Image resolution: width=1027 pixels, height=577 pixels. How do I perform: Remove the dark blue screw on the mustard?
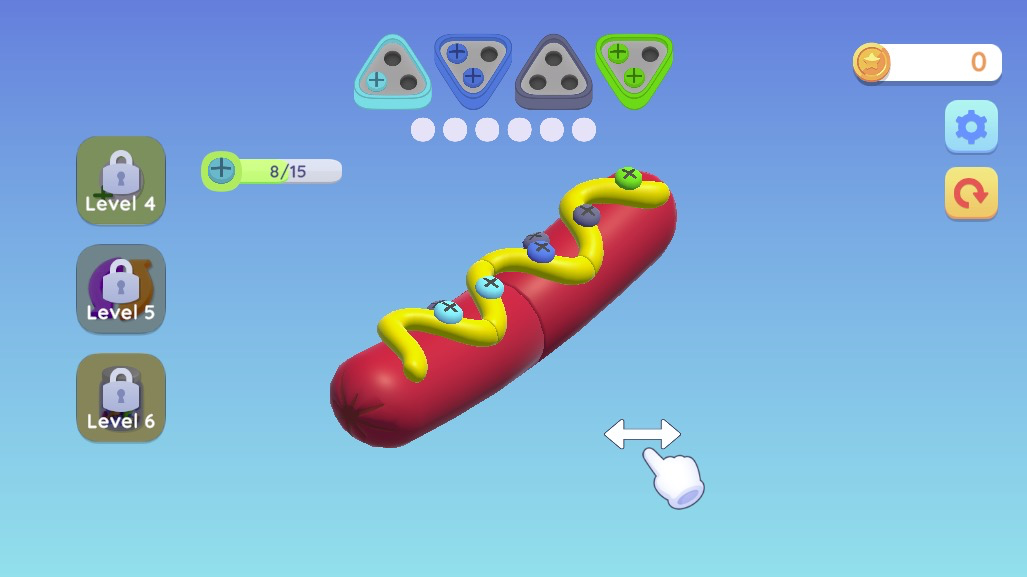point(540,250)
